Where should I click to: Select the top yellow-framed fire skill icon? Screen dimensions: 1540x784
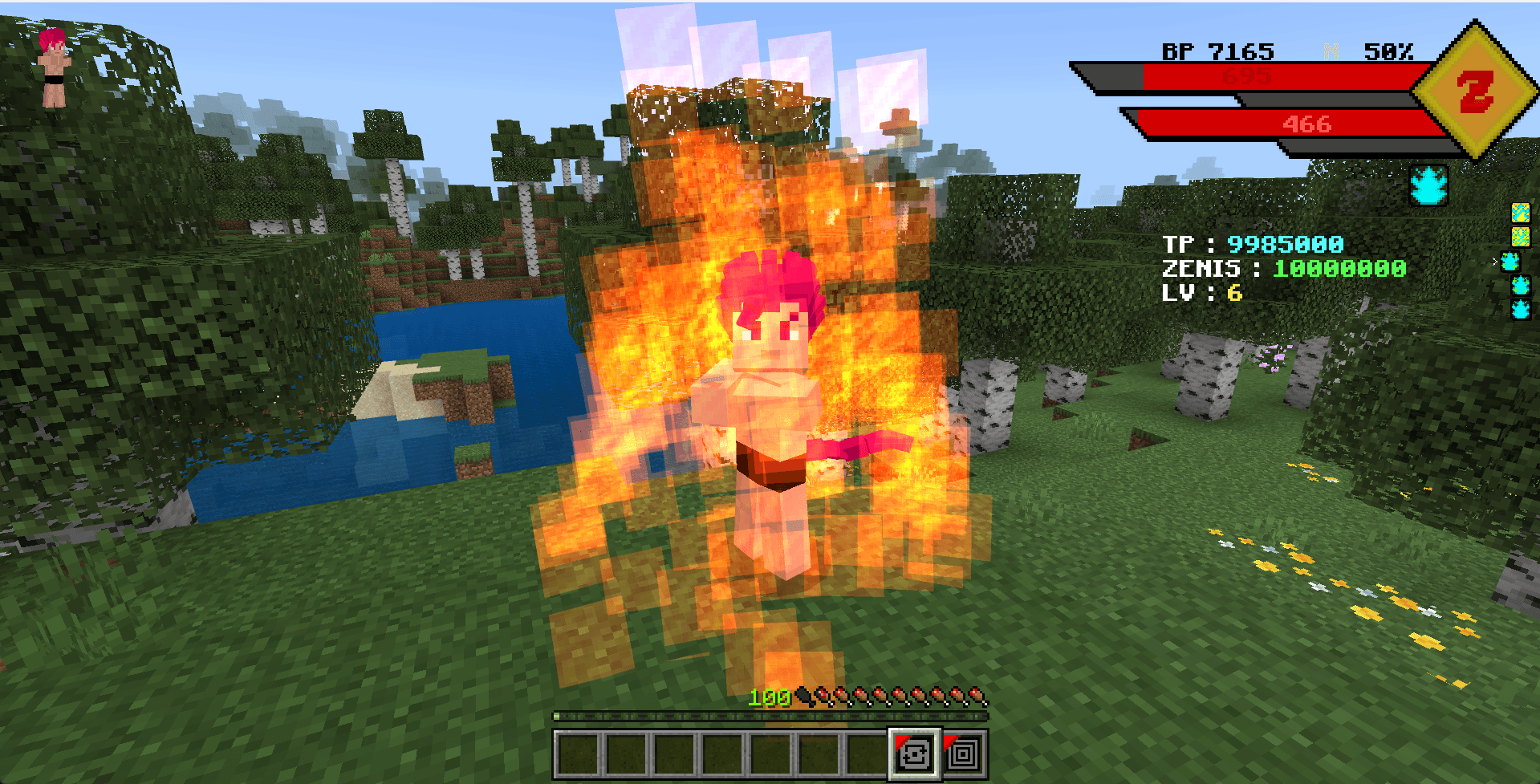(1521, 213)
